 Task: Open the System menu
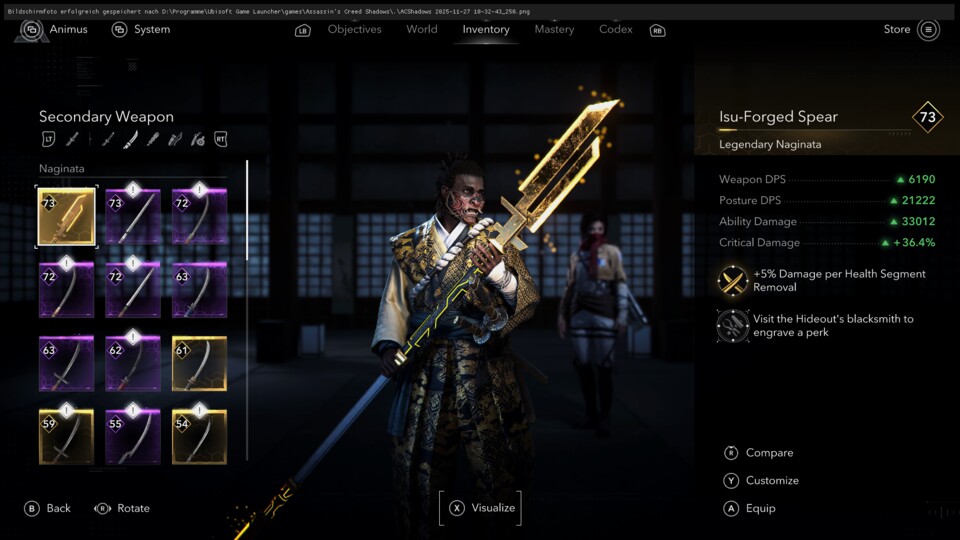pyautogui.click(x=141, y=30)
